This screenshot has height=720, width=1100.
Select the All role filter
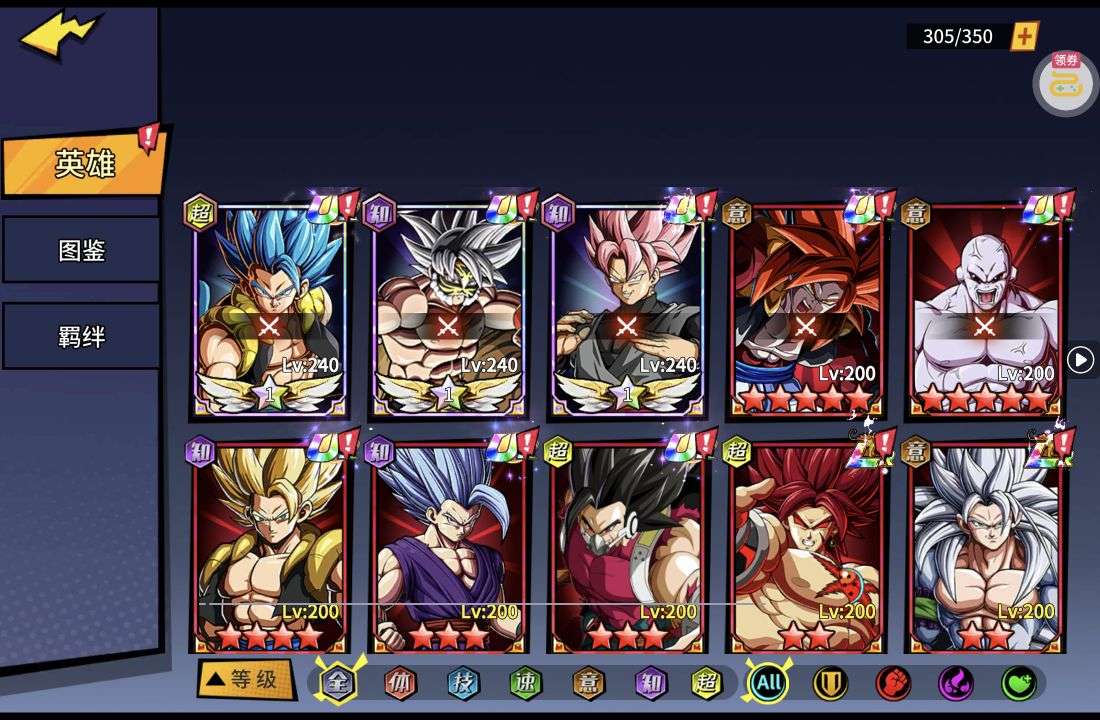(x=768, y=684)
